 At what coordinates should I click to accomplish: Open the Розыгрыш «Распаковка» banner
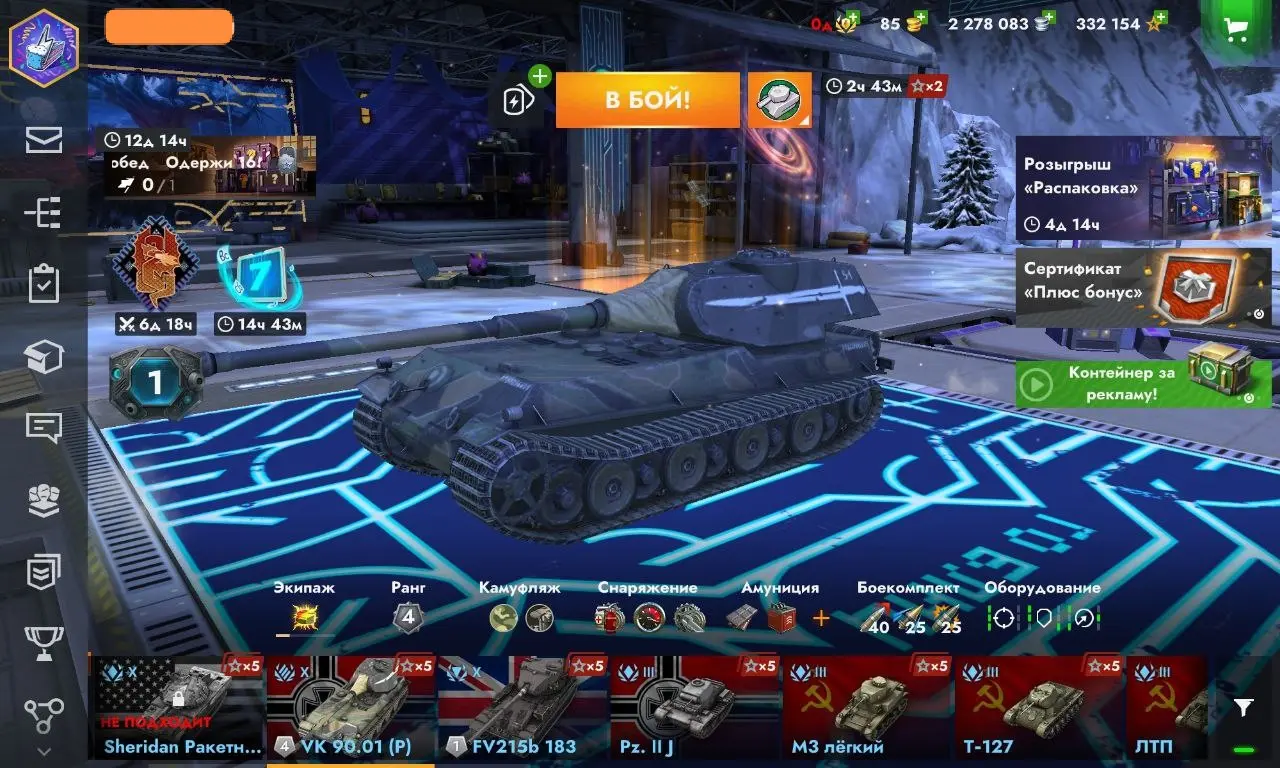click(1143, 189)
